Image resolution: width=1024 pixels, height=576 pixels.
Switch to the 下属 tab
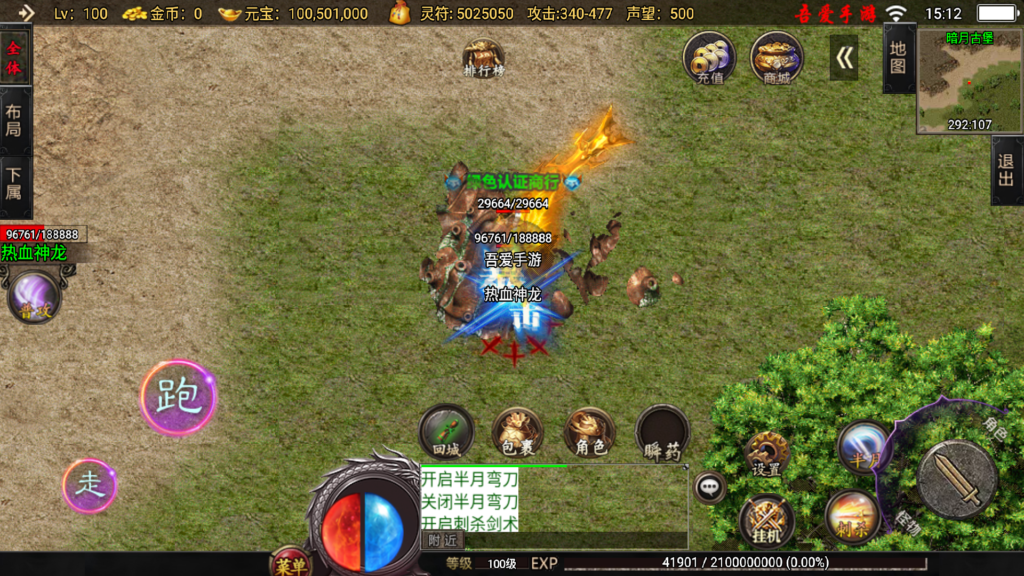(x=14, y=184)
